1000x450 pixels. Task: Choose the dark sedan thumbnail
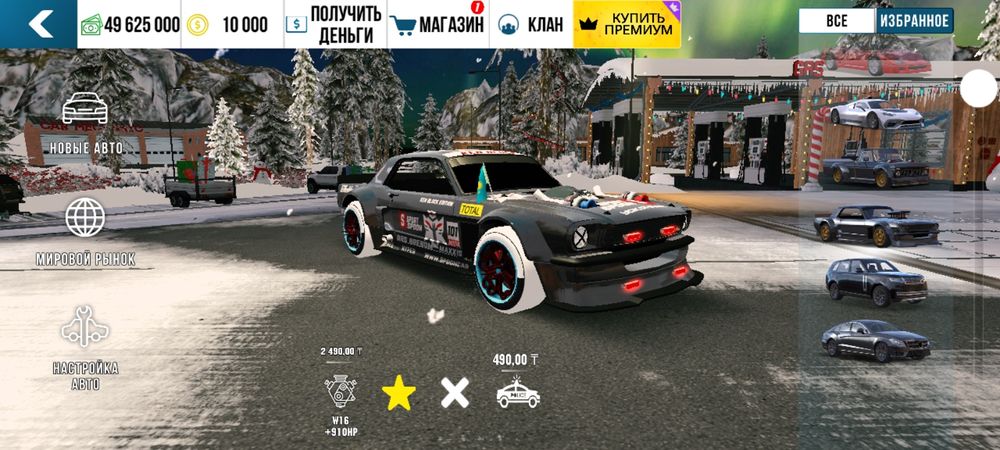876,340
